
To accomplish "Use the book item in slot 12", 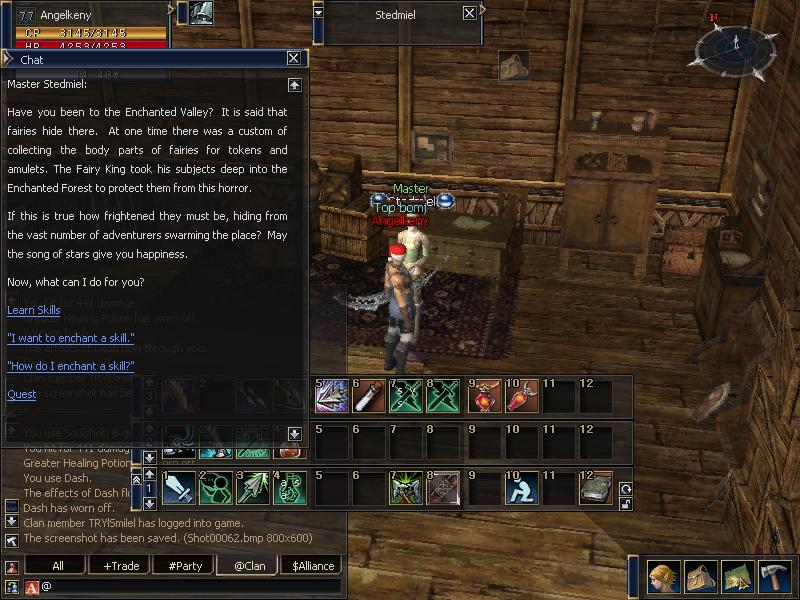I will [595, 488].
